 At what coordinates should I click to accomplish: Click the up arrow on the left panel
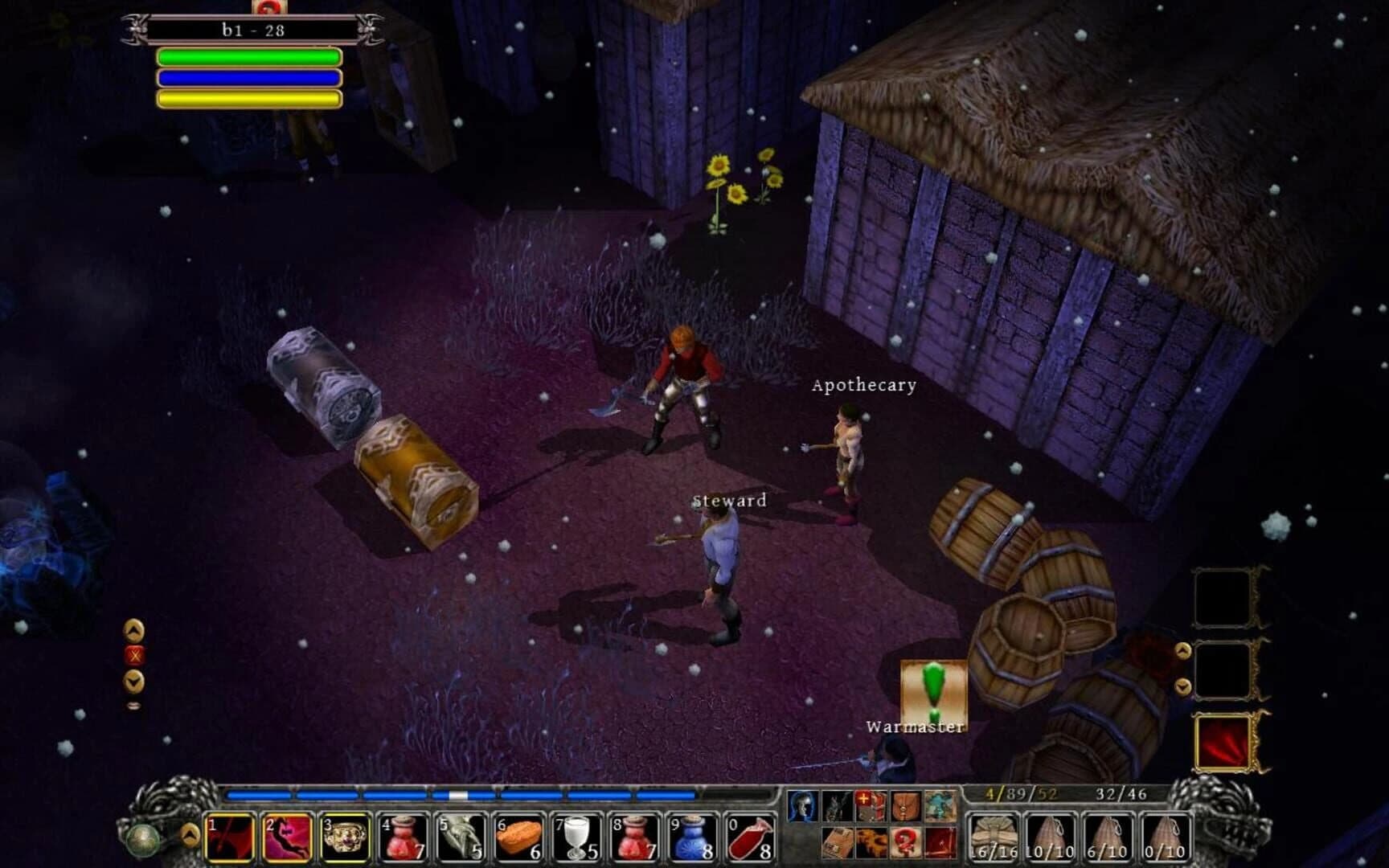coord(133,631)
